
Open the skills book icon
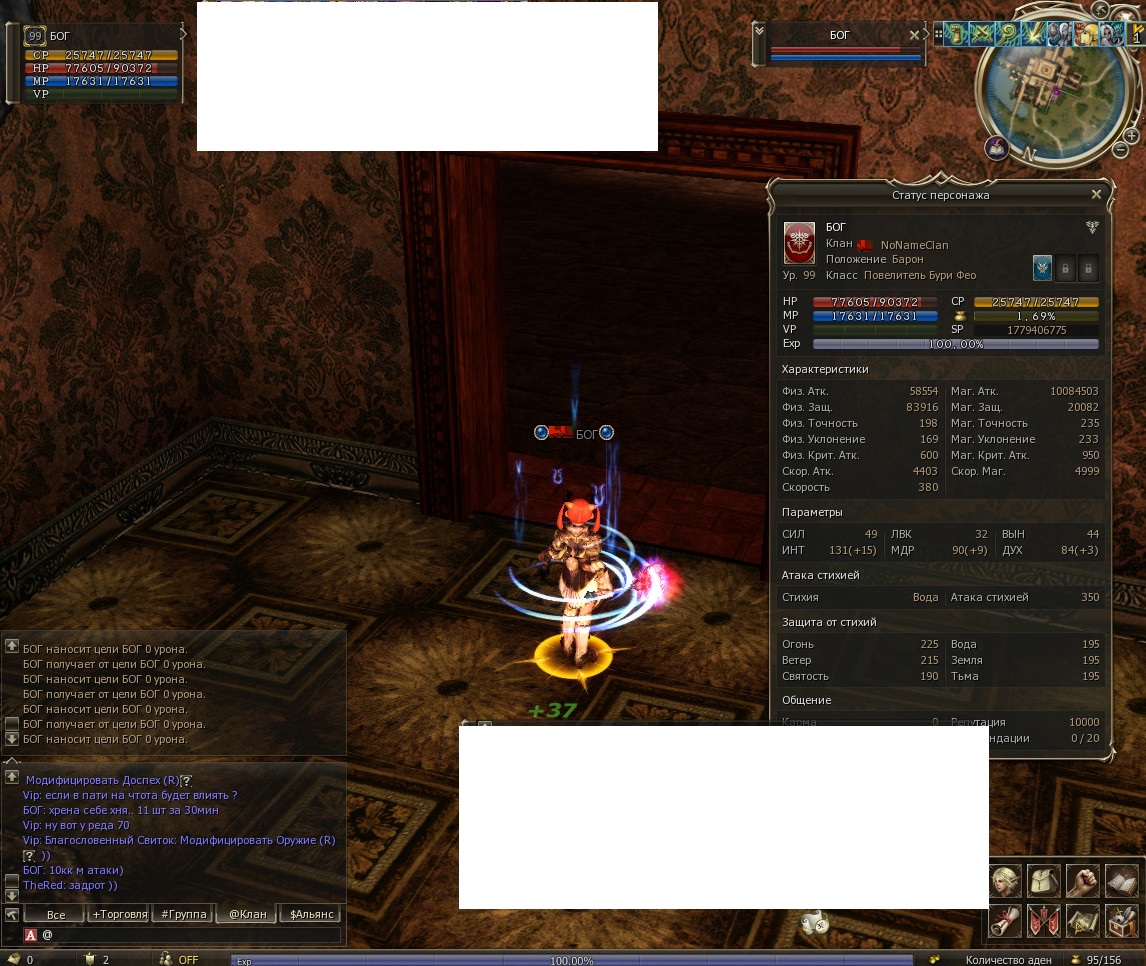point(1122,881)
